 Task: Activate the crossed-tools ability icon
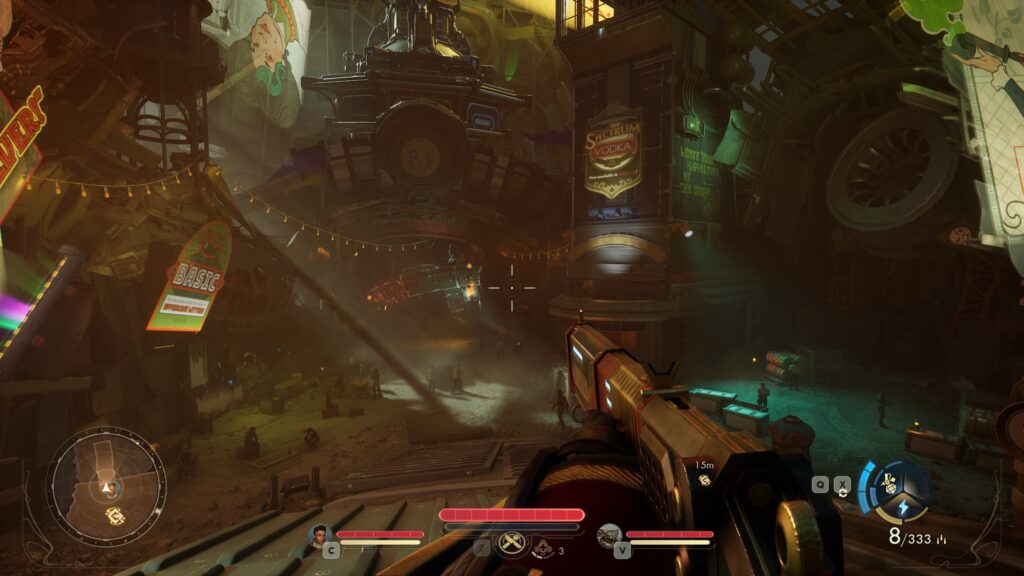512,544
